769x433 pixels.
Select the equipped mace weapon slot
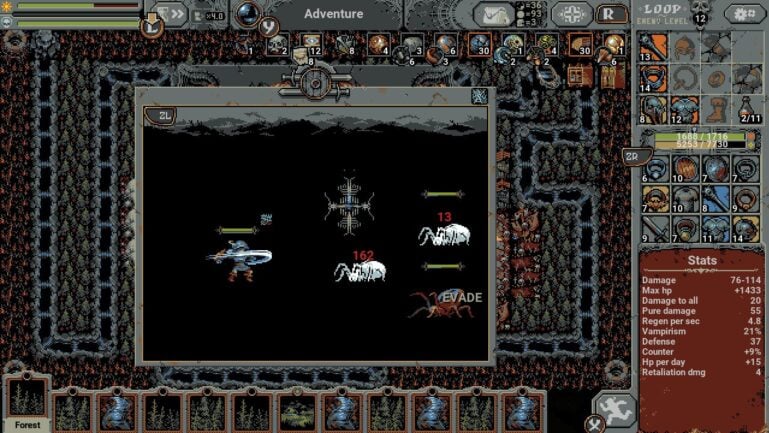tap(653, 46)
